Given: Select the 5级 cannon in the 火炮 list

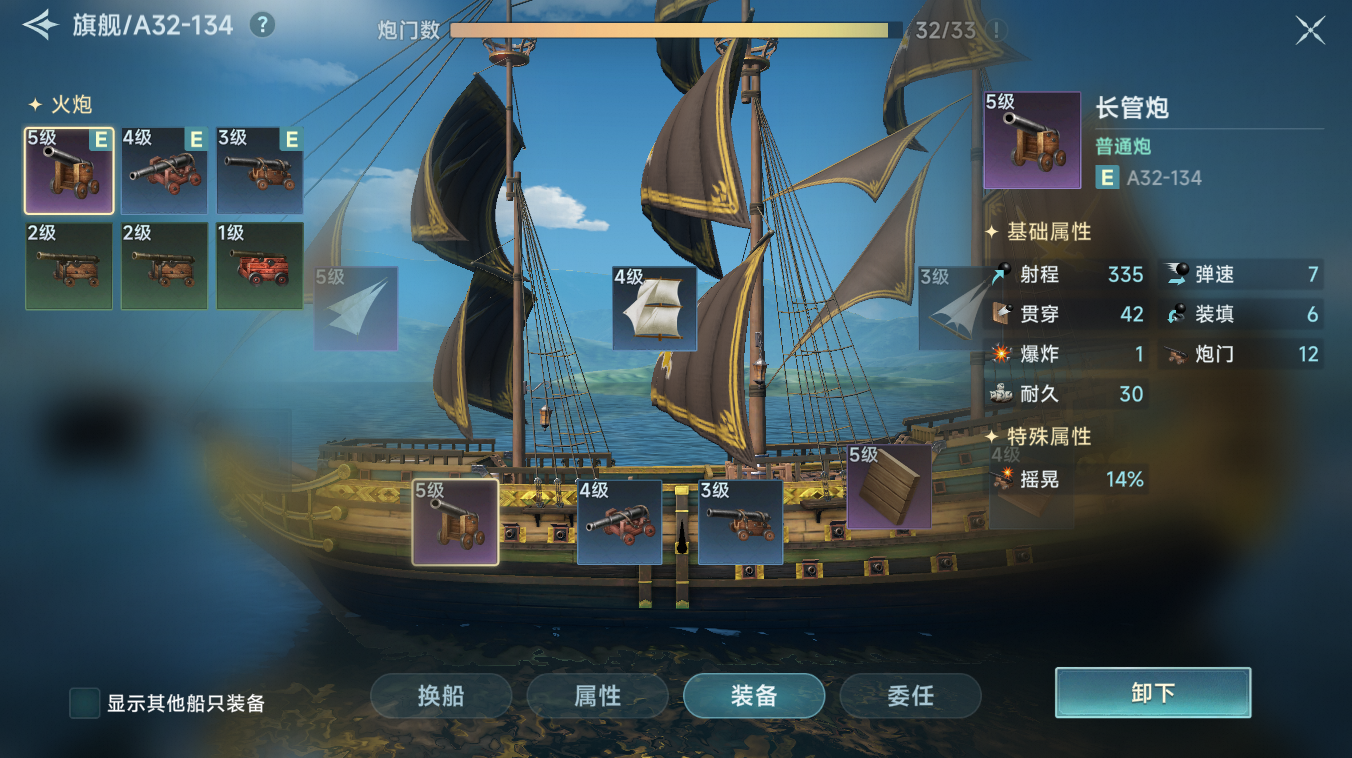Looking at the screenshot, I should coord(69,170).
